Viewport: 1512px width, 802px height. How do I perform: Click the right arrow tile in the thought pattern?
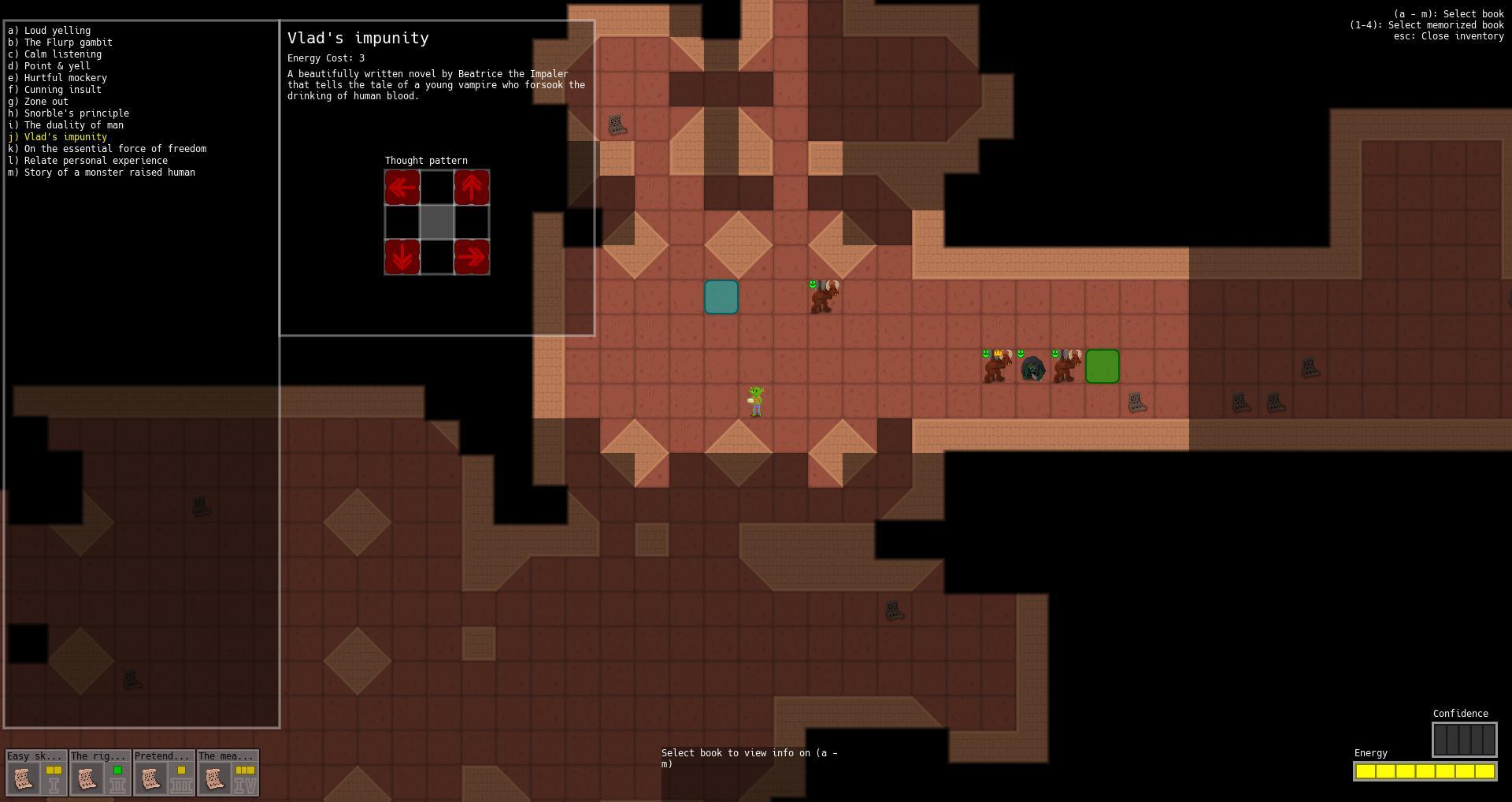(472, 257)
